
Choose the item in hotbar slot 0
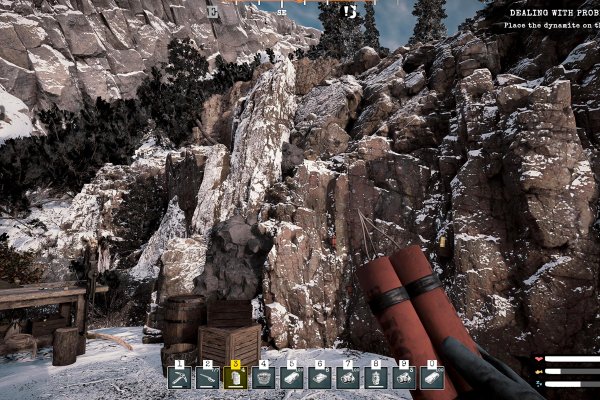click(432, 377)
